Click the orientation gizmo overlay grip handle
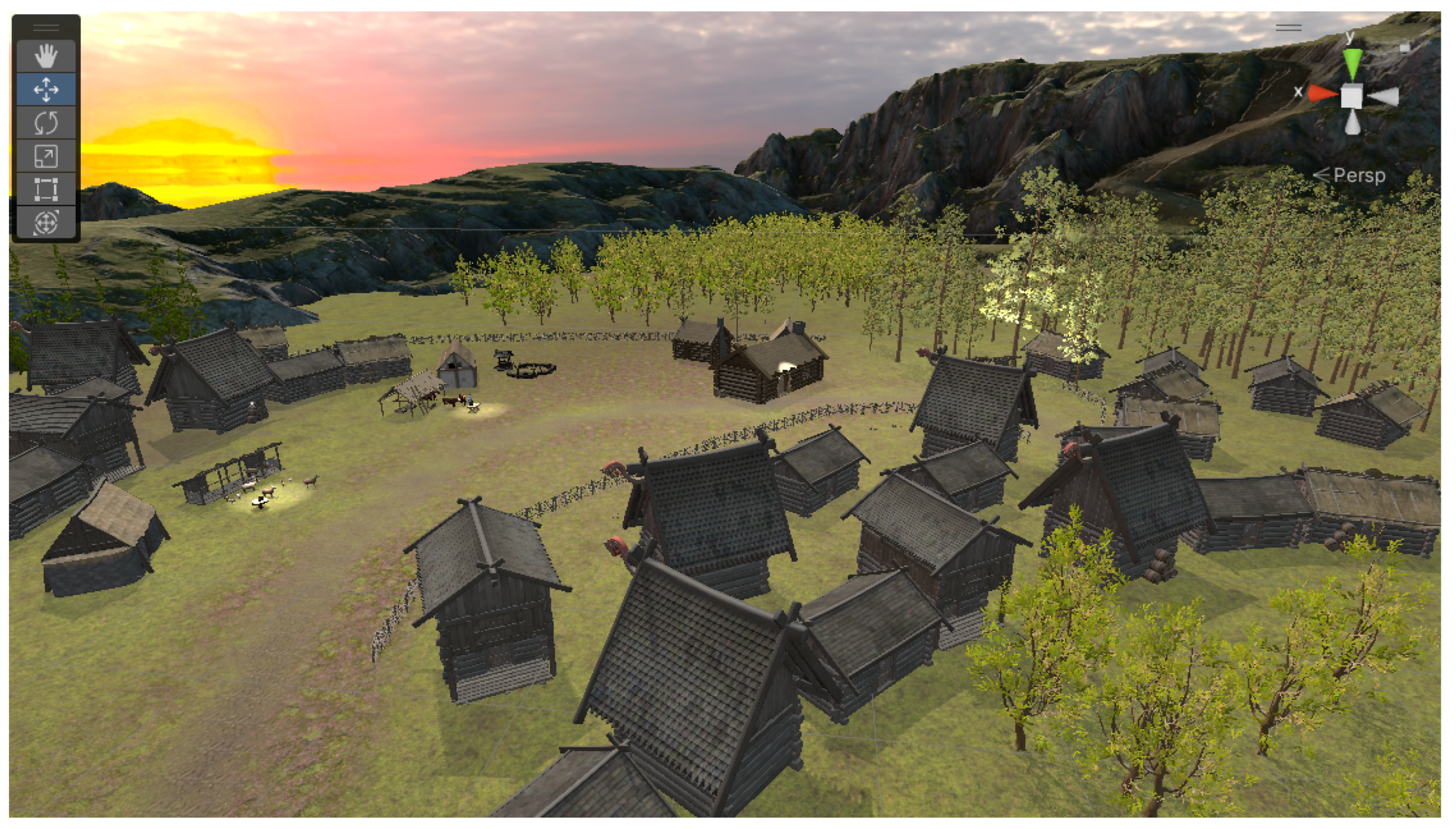1456x829 pixels. click(x=1288, y=27)
